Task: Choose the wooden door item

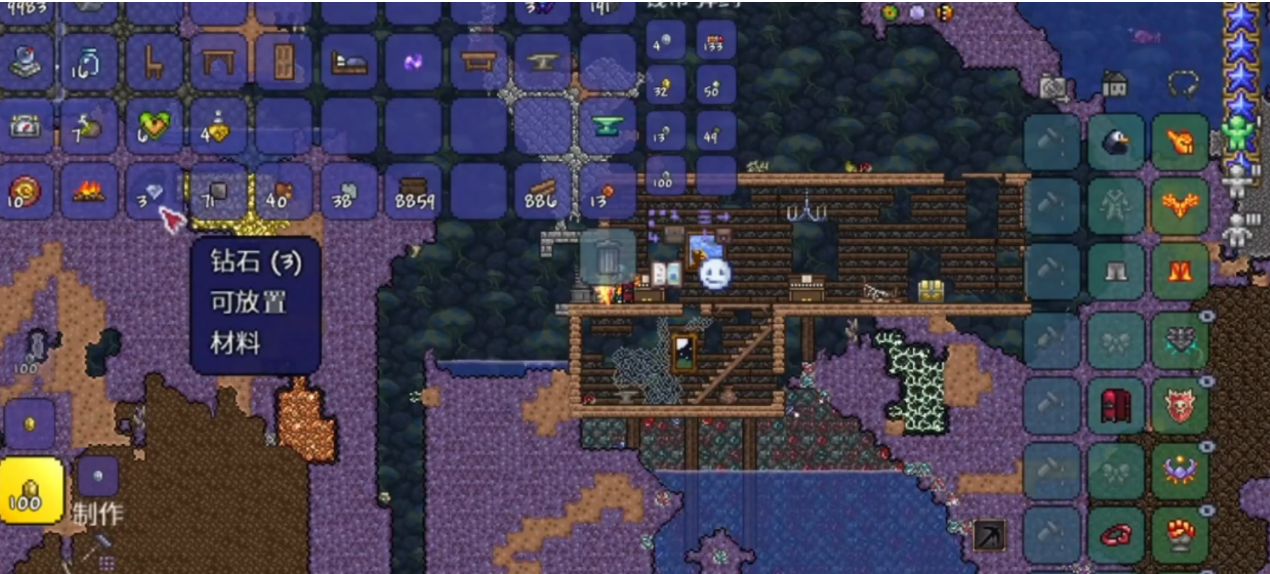Action: (283, 63)
